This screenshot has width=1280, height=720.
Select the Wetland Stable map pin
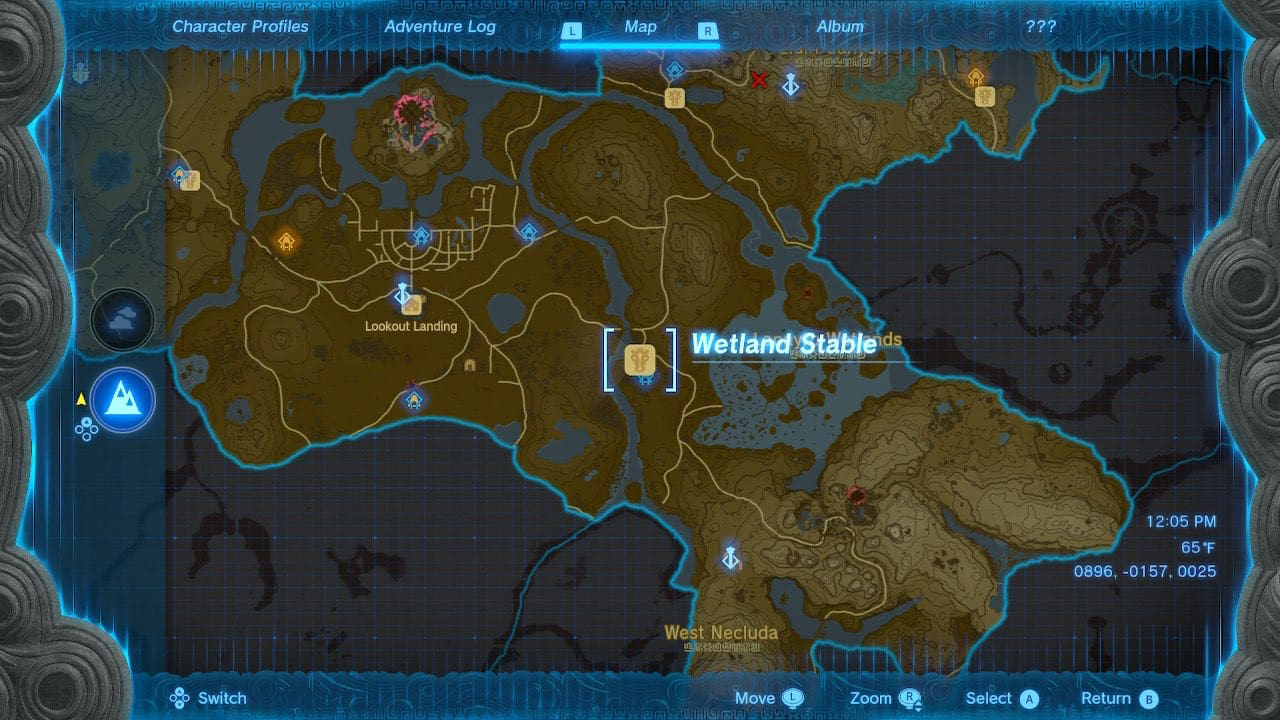(x=640, y=358)
